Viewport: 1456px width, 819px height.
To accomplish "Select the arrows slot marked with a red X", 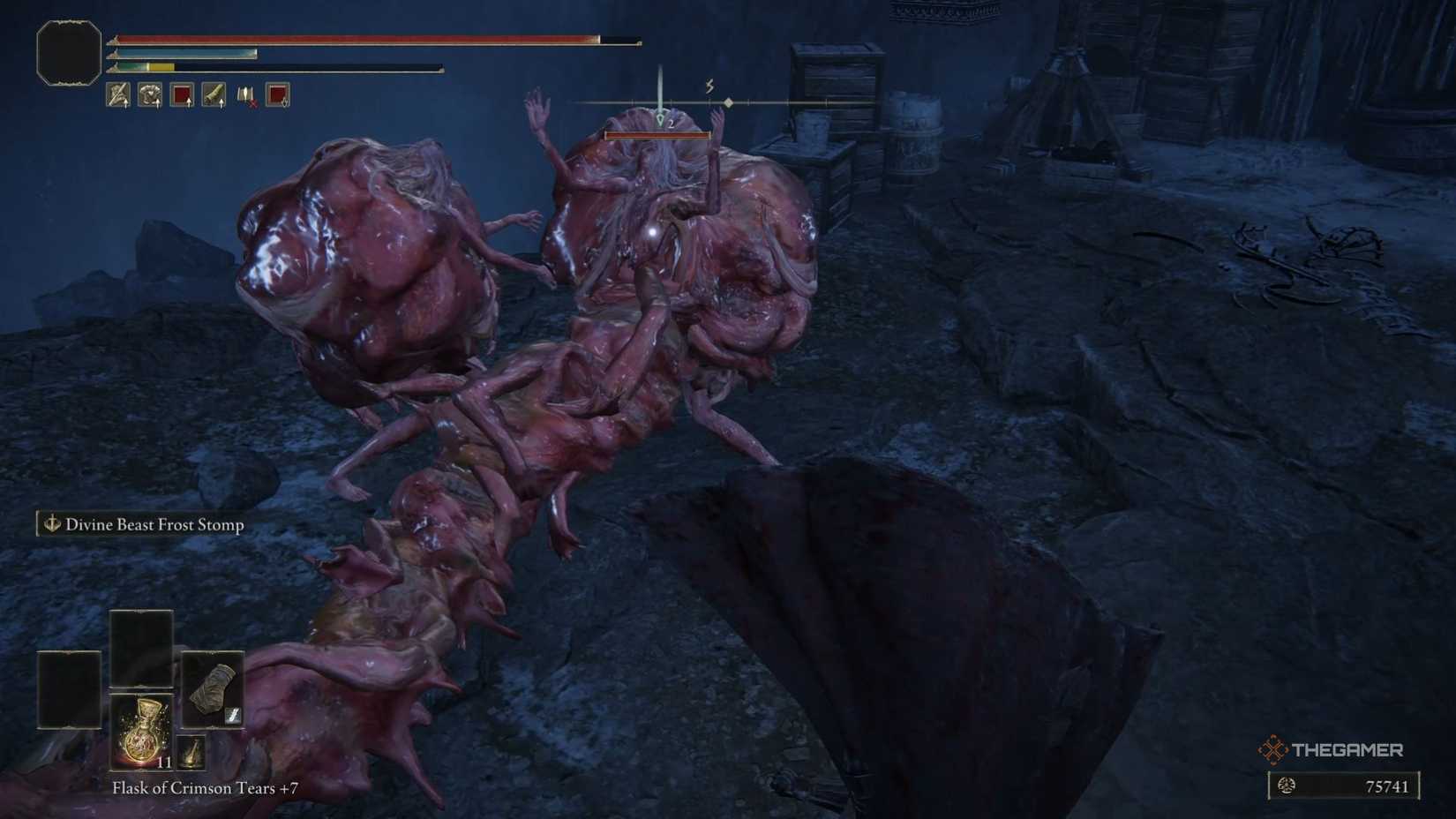I will point(246,95).
